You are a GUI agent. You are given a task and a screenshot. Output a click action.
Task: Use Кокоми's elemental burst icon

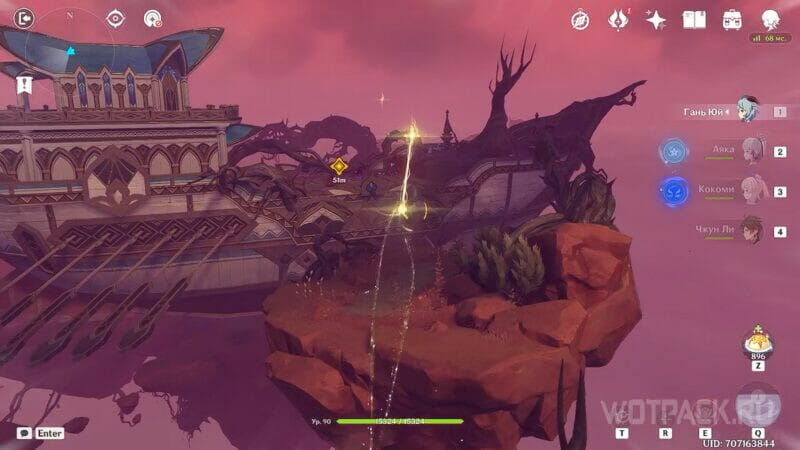(672, 190)
